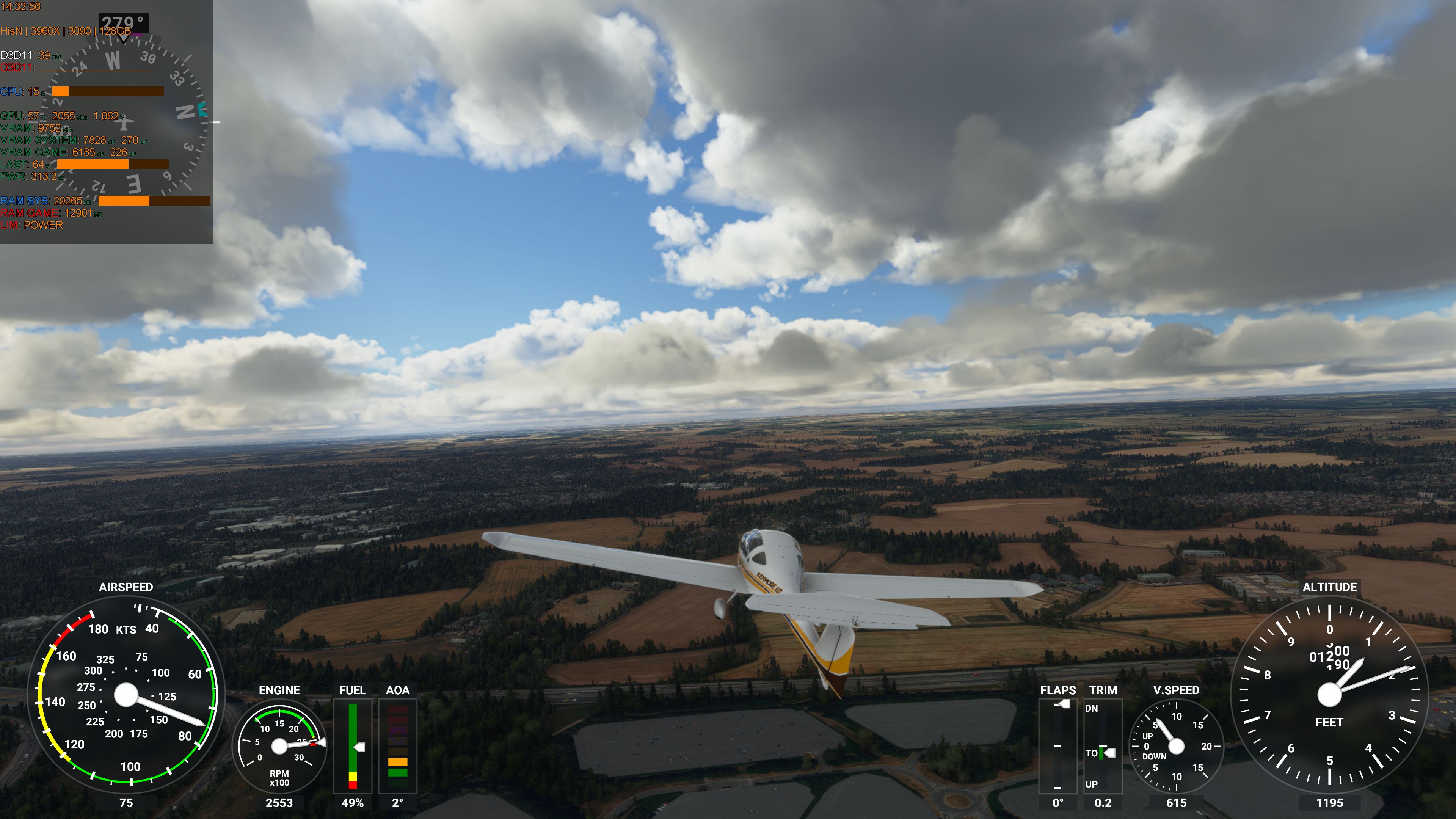Click the AOA indicator
1456x819 pixels.
[397, 746]
